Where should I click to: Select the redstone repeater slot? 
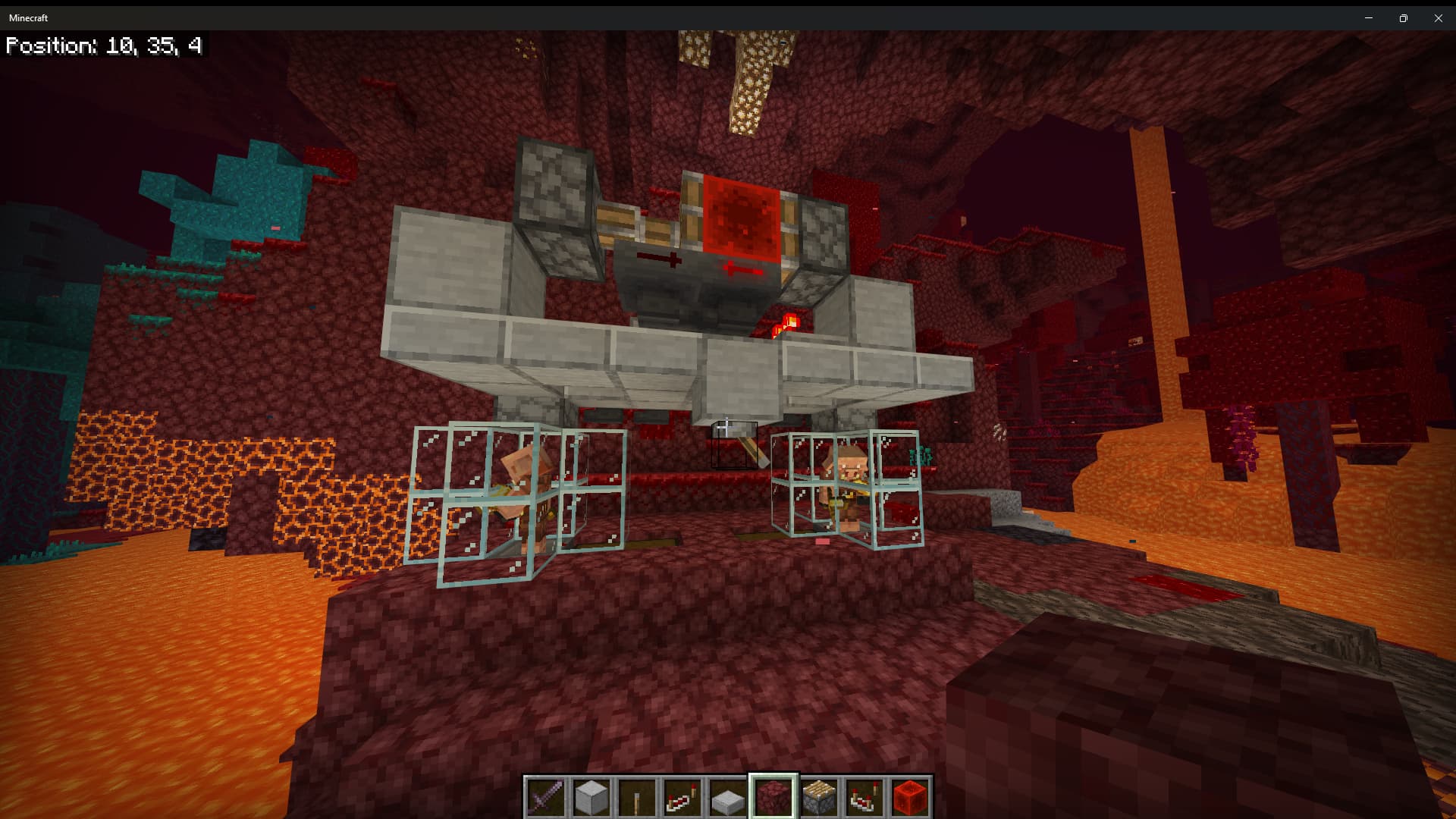point(682,797)
